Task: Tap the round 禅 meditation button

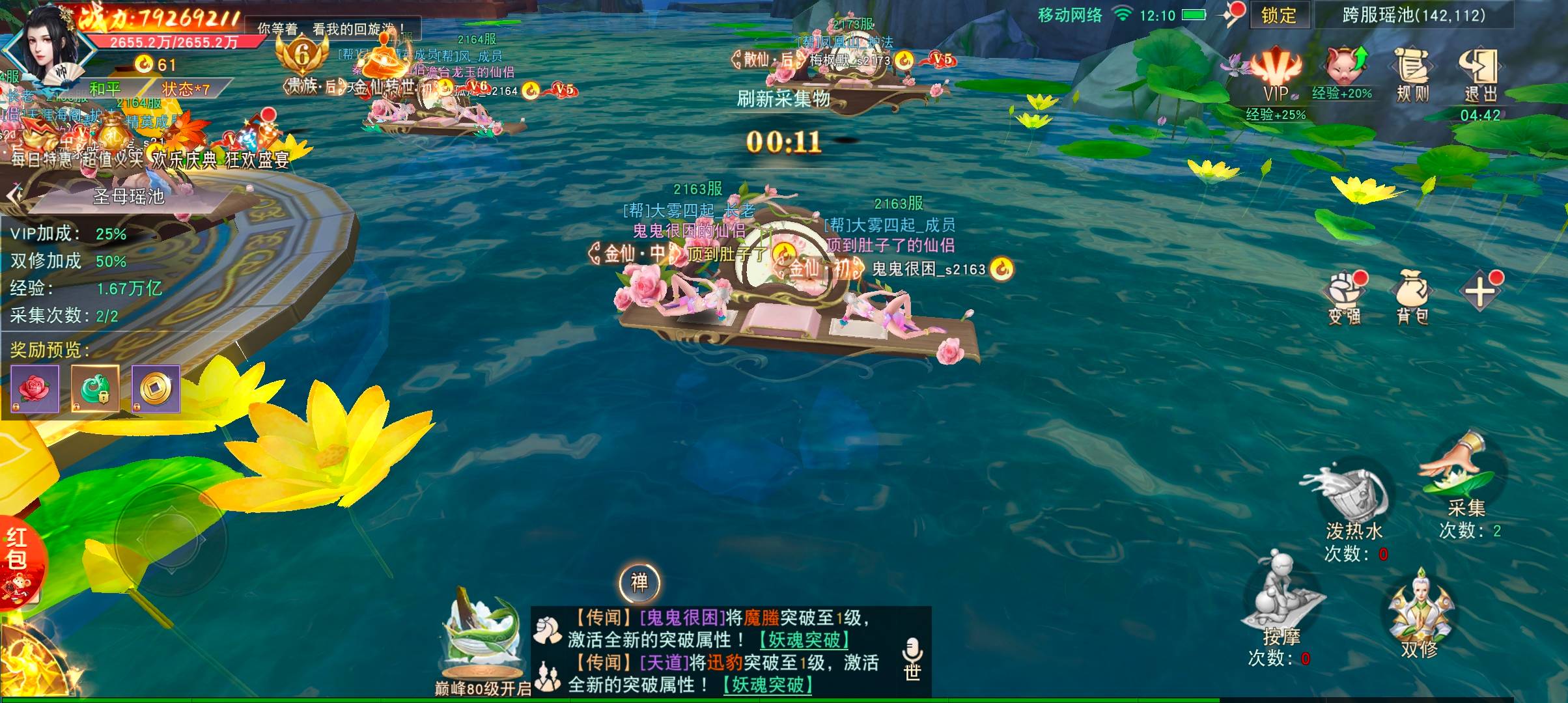Action: pyautogui.click(x=639, y=582)
